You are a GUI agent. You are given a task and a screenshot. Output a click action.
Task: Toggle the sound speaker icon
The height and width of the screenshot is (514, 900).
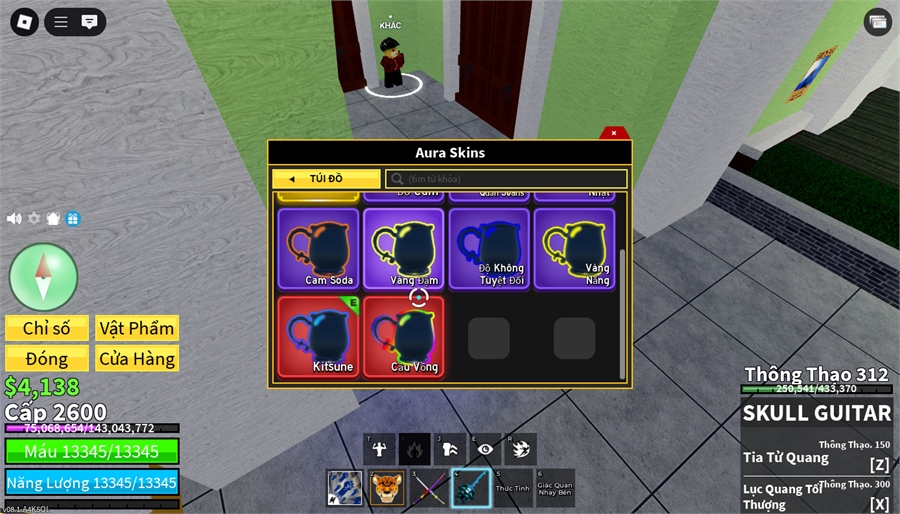tap(14, 218)
